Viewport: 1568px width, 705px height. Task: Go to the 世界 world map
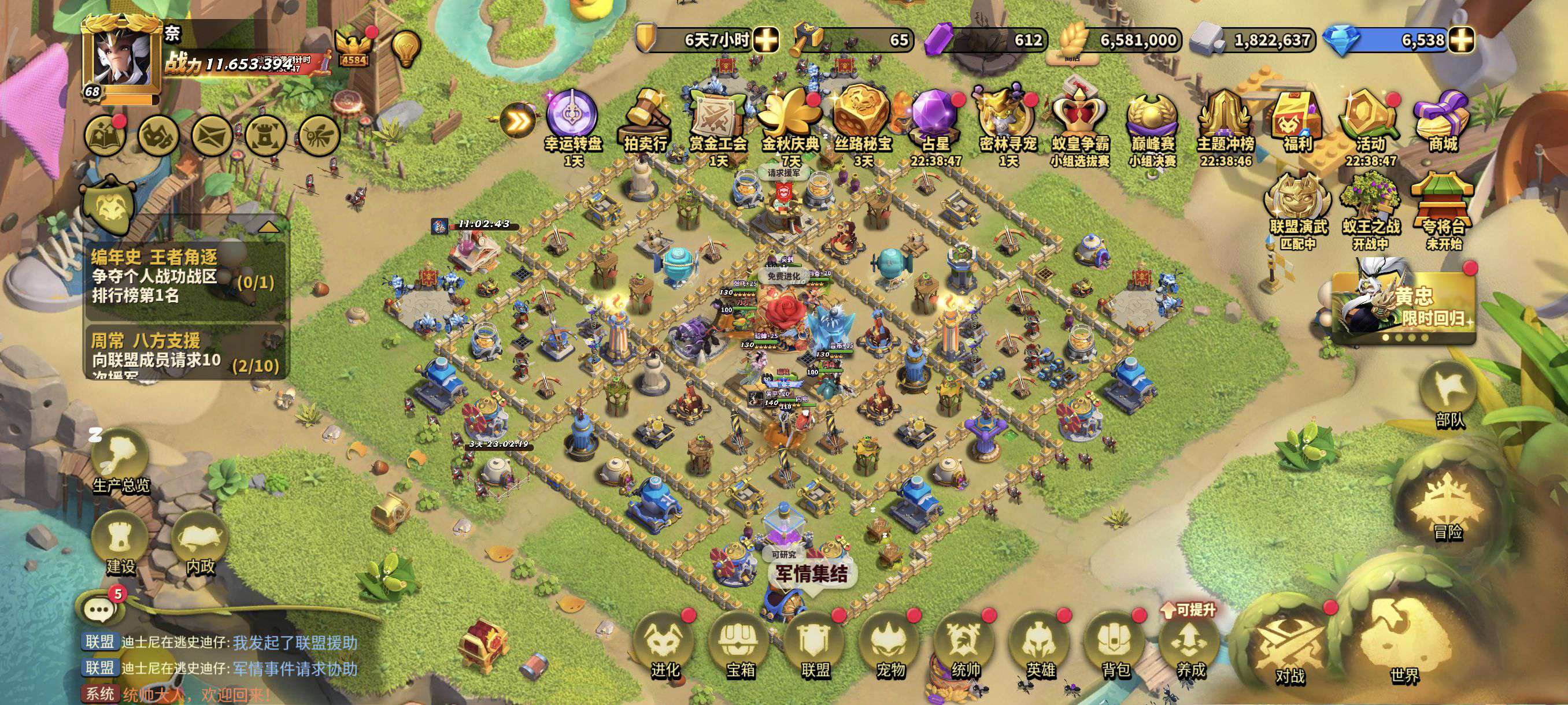[1403, 642]
